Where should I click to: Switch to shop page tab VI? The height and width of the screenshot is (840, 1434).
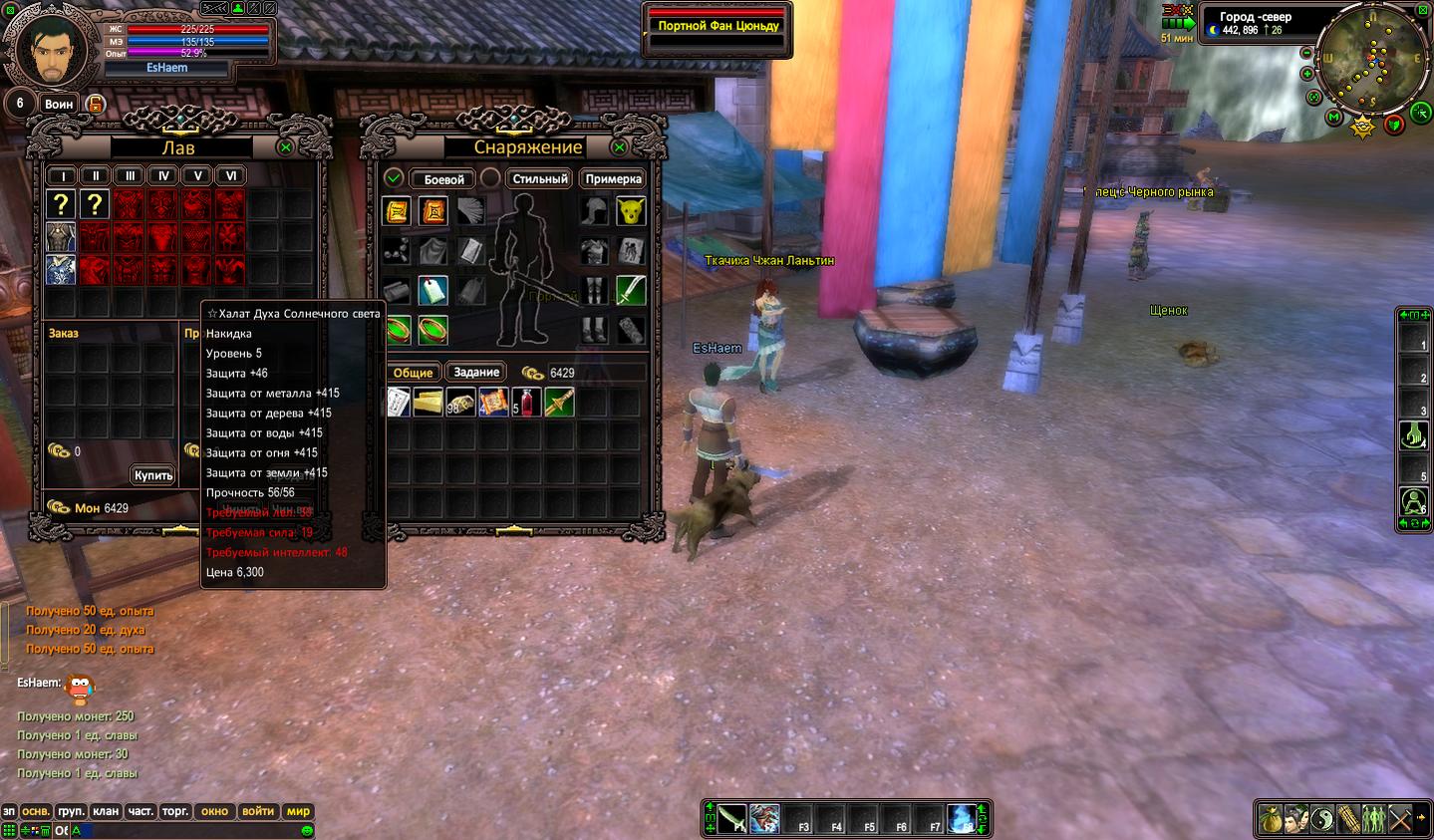point(231,176)
